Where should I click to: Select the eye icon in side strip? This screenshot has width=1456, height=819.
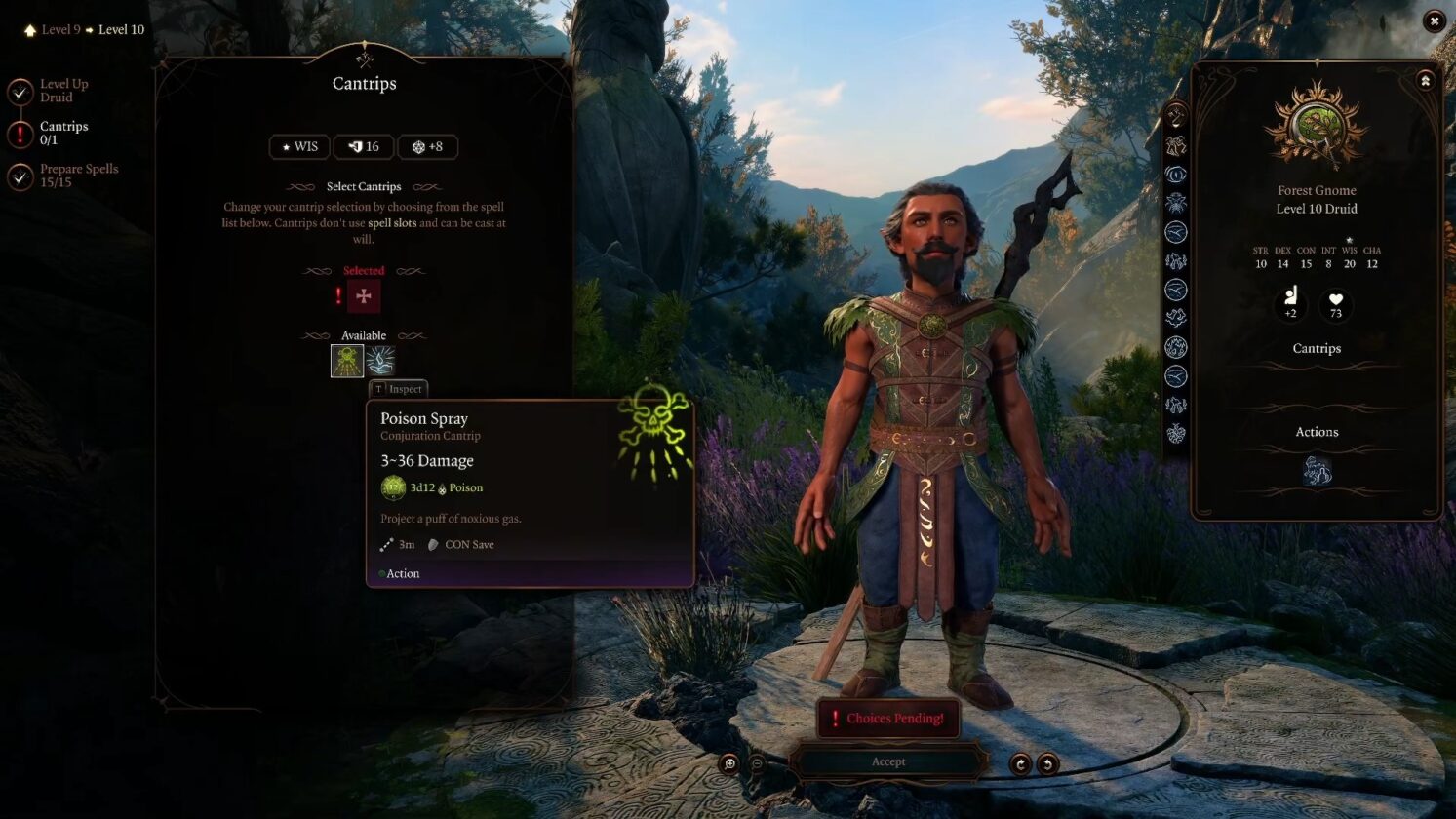(1176, 175)
